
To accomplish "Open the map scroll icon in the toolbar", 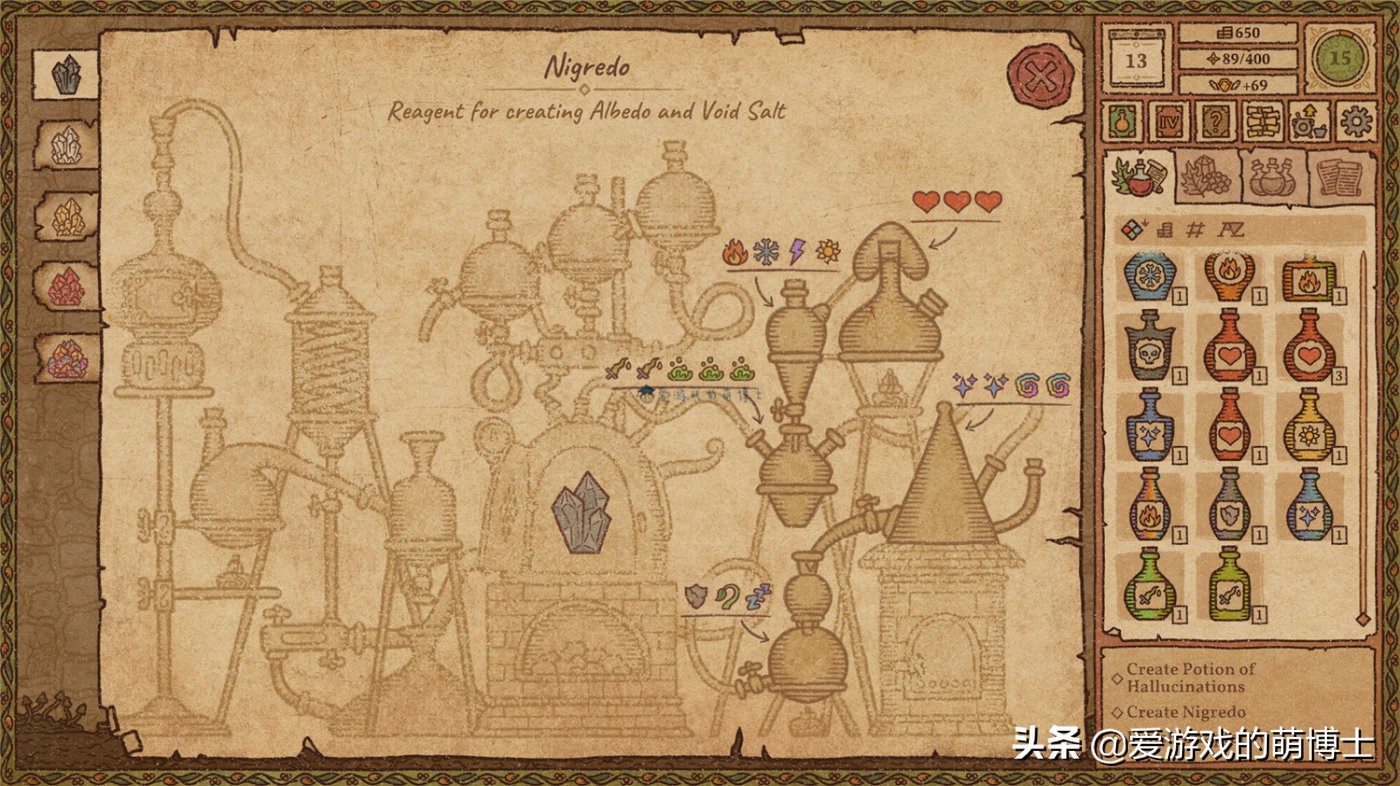I will pyautogui.click(x=1262, y=123).
